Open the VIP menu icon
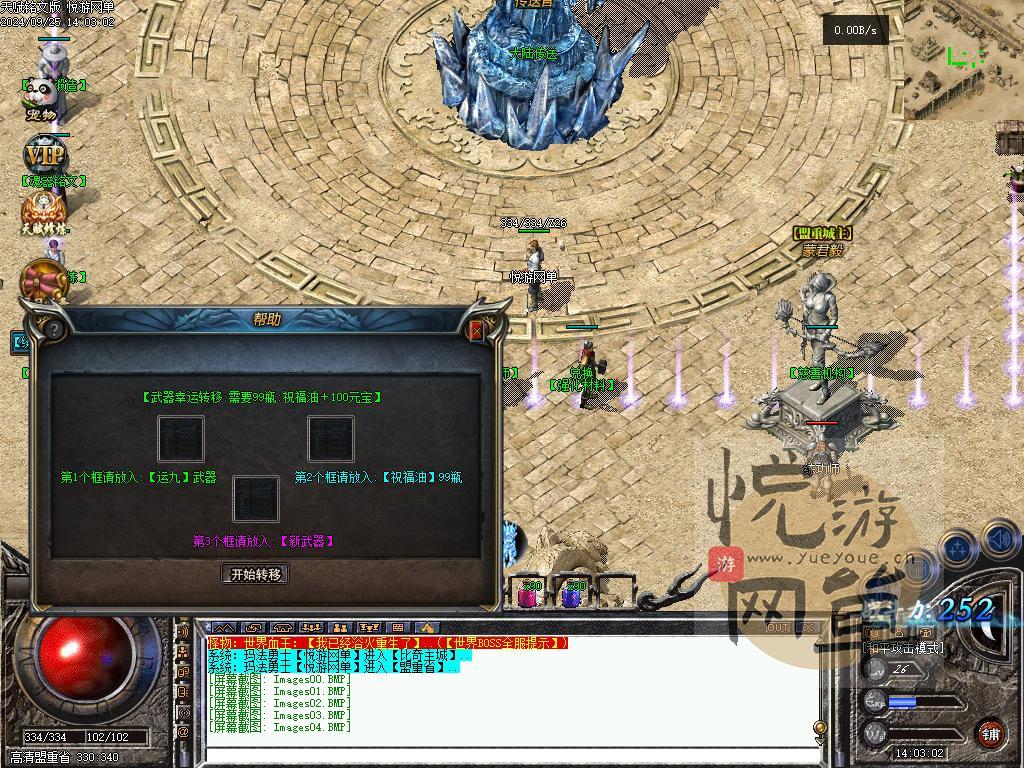Screen dimensions: 1024x768 pos(44,157)
